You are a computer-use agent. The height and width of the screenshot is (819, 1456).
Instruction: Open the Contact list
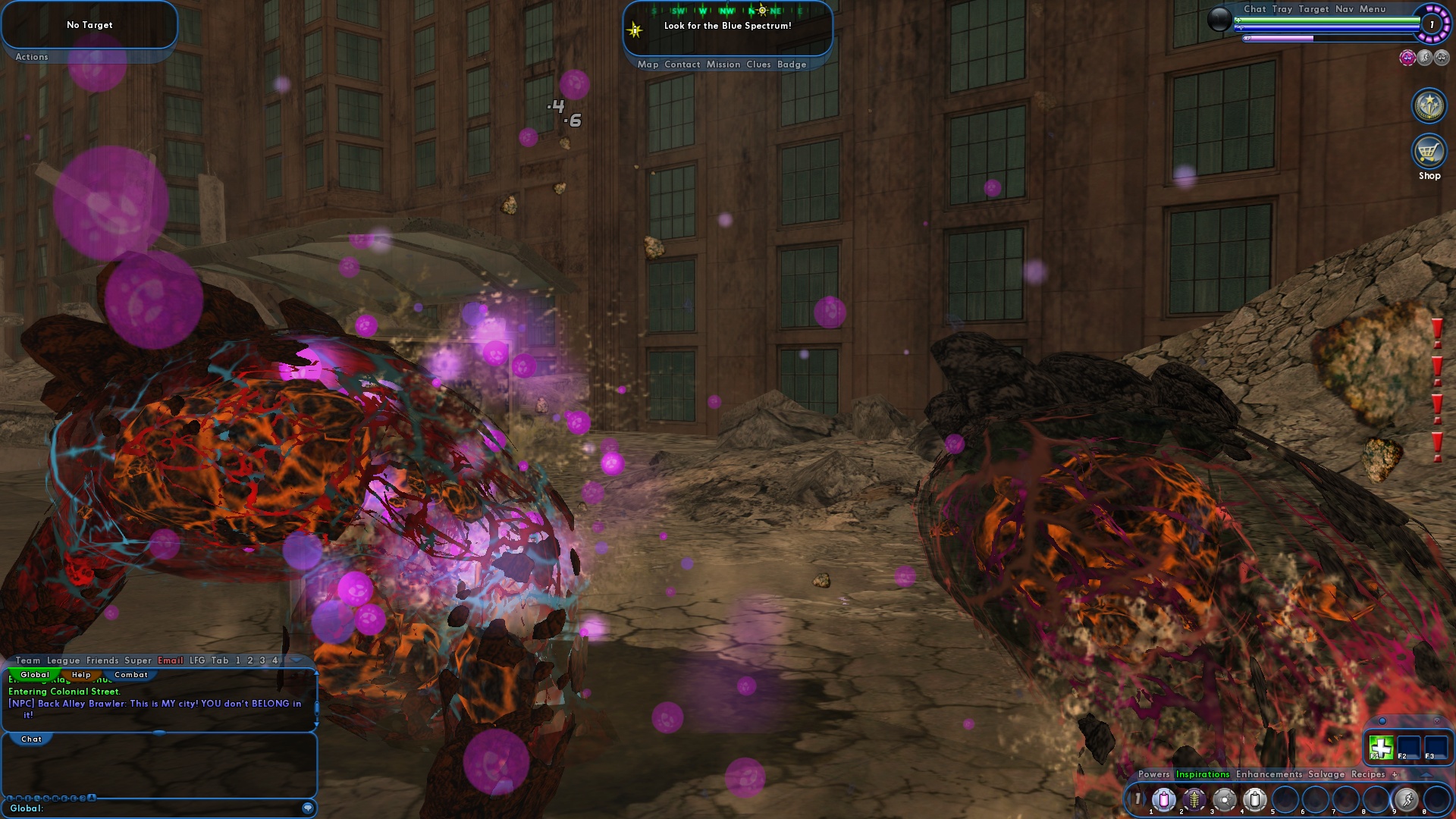tap(682, 64)
